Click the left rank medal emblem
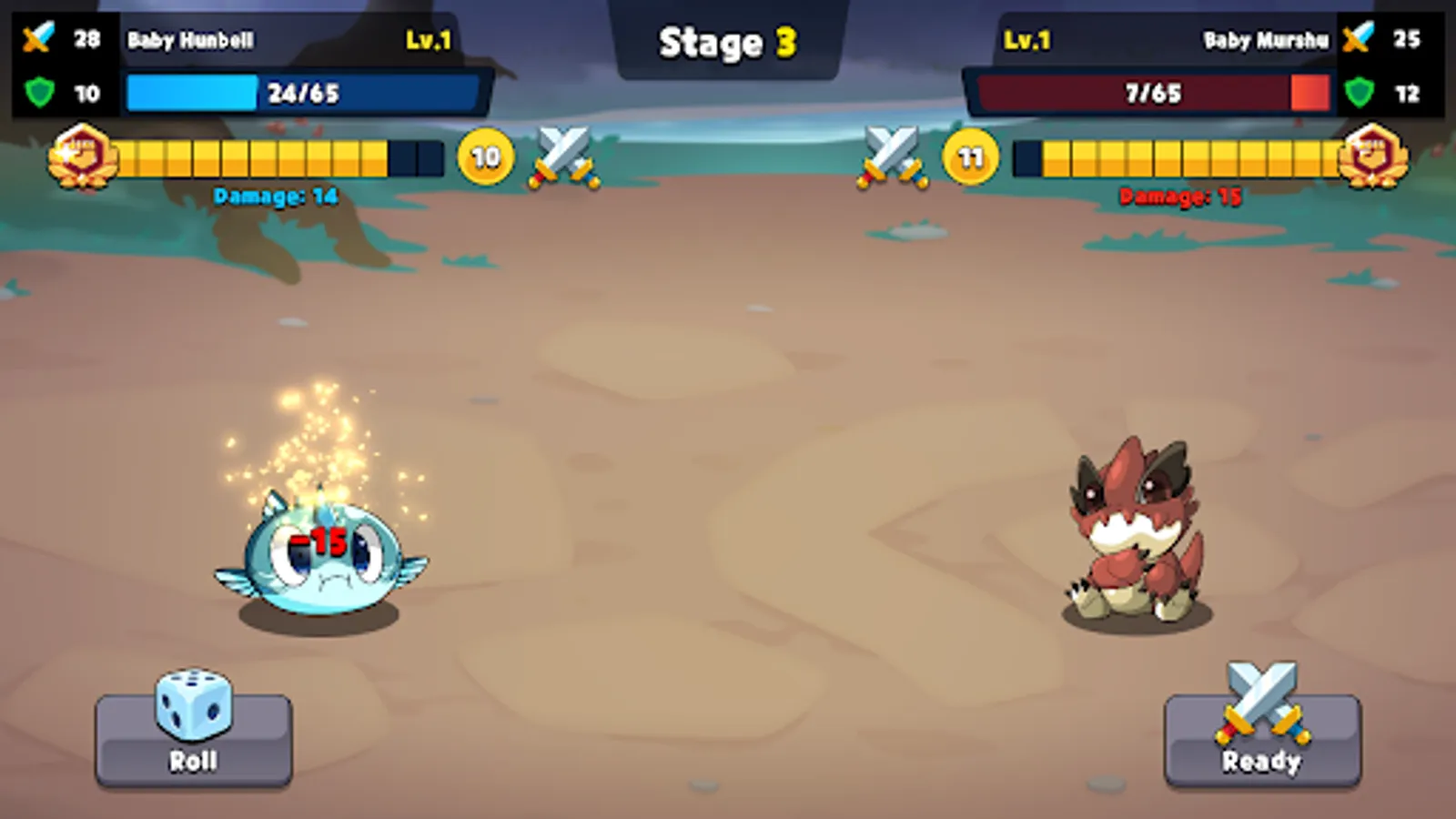Image resolution: width=1456 pixels, height=819 pixels. pos(82,155)
